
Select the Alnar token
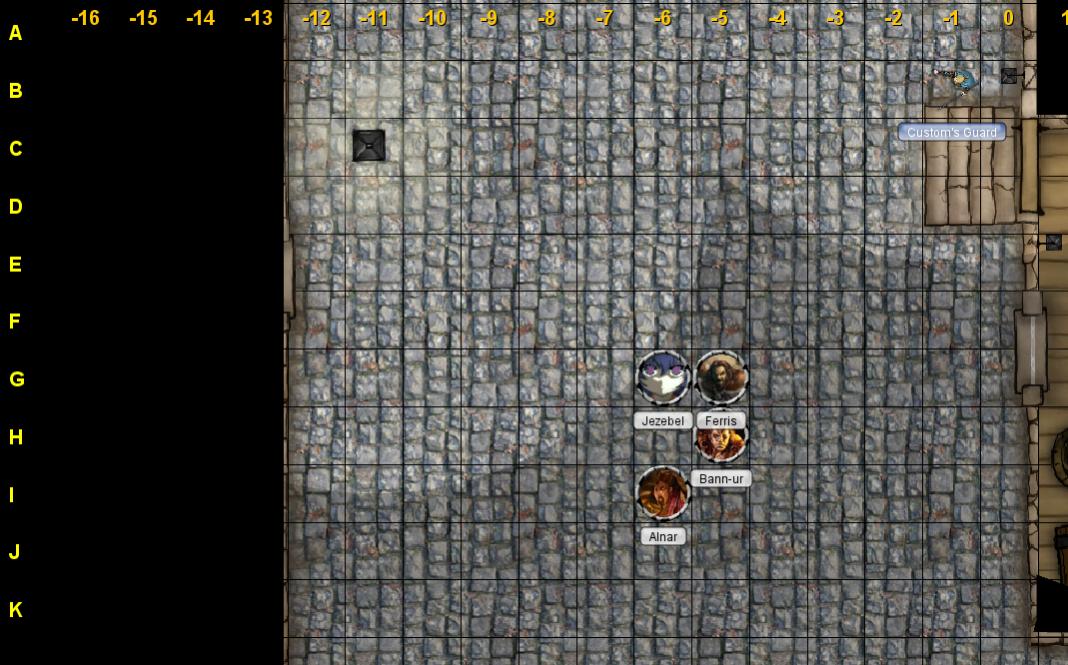coord(663,493)
